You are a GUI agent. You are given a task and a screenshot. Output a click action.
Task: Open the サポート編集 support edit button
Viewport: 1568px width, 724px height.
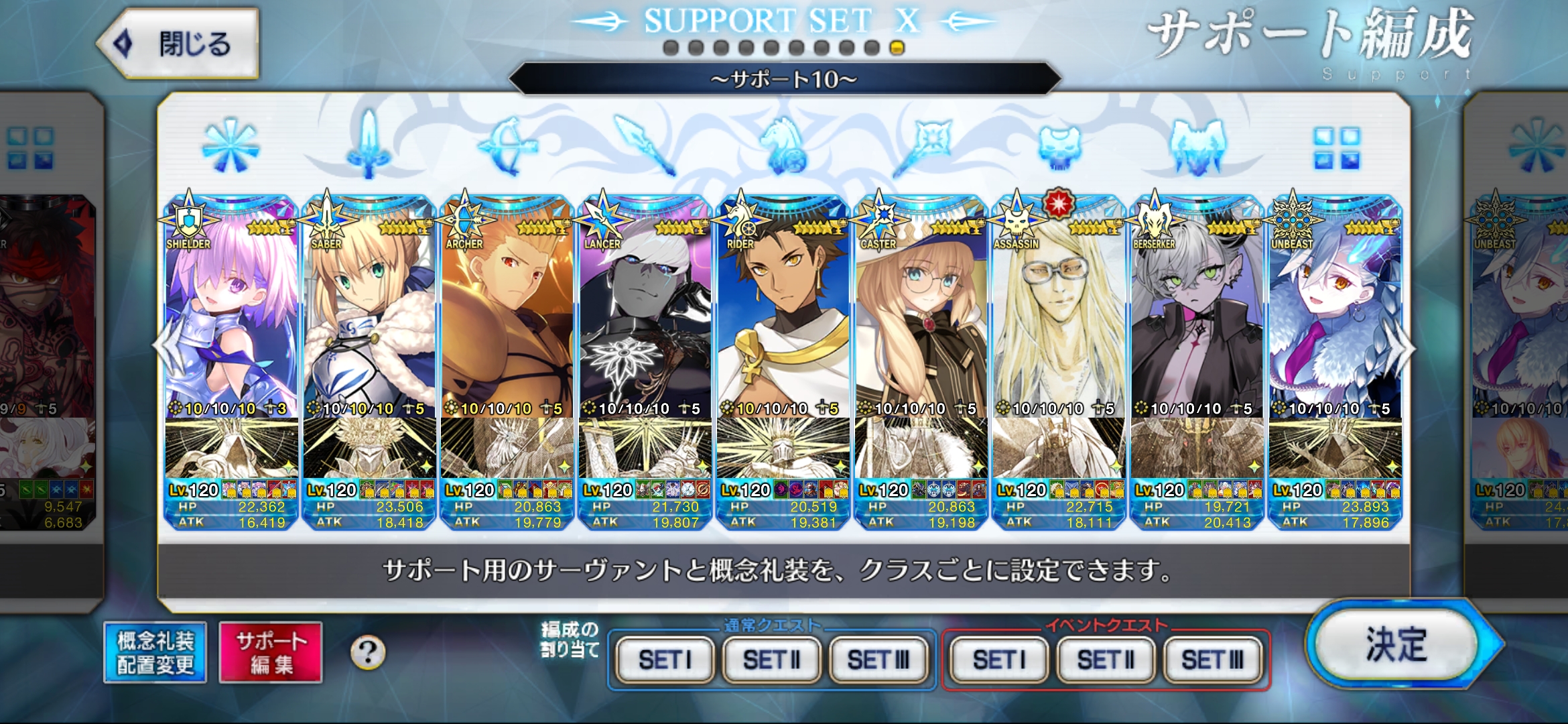271,652
